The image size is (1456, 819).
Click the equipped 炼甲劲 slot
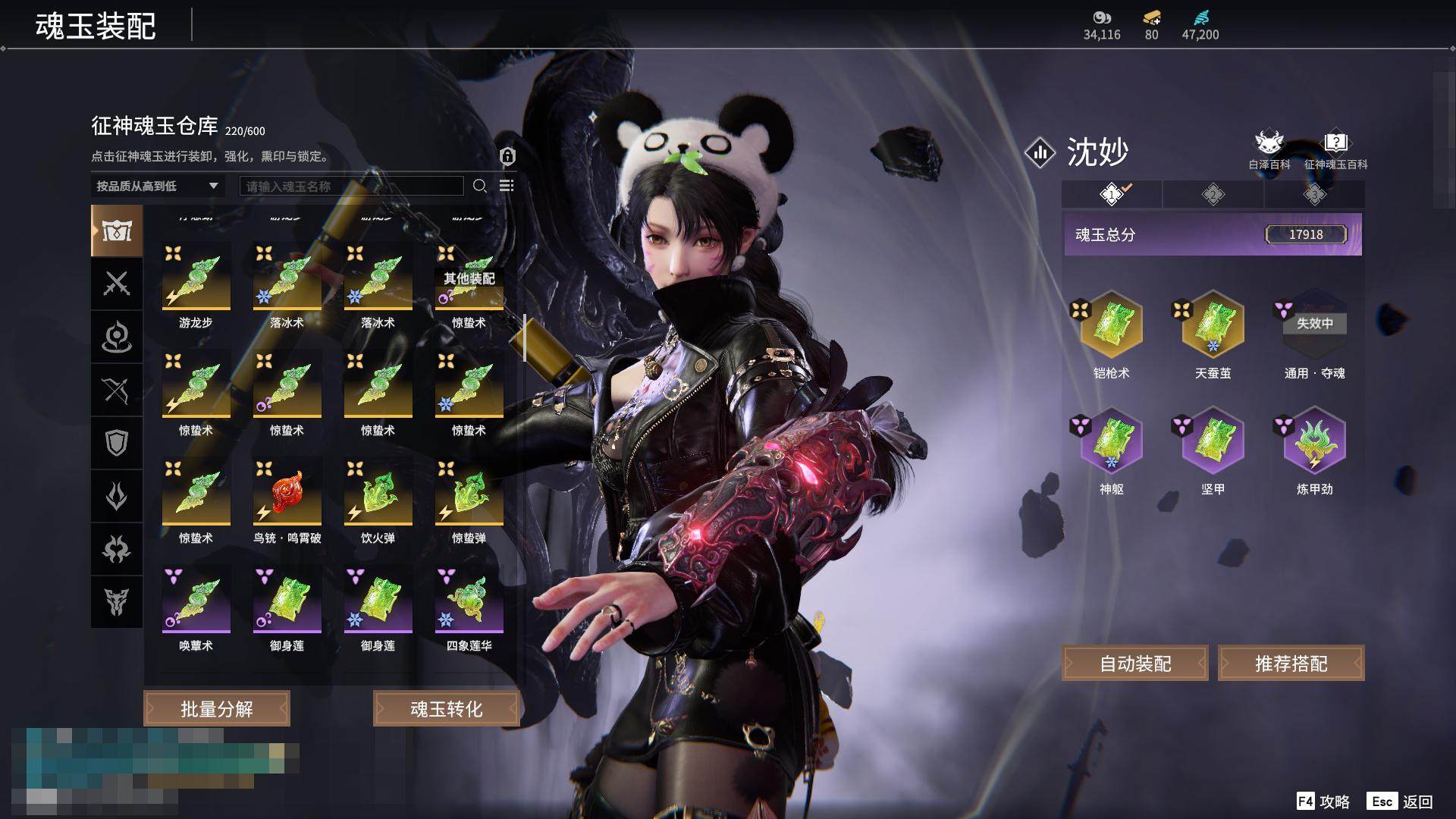tap(1314, 441)
